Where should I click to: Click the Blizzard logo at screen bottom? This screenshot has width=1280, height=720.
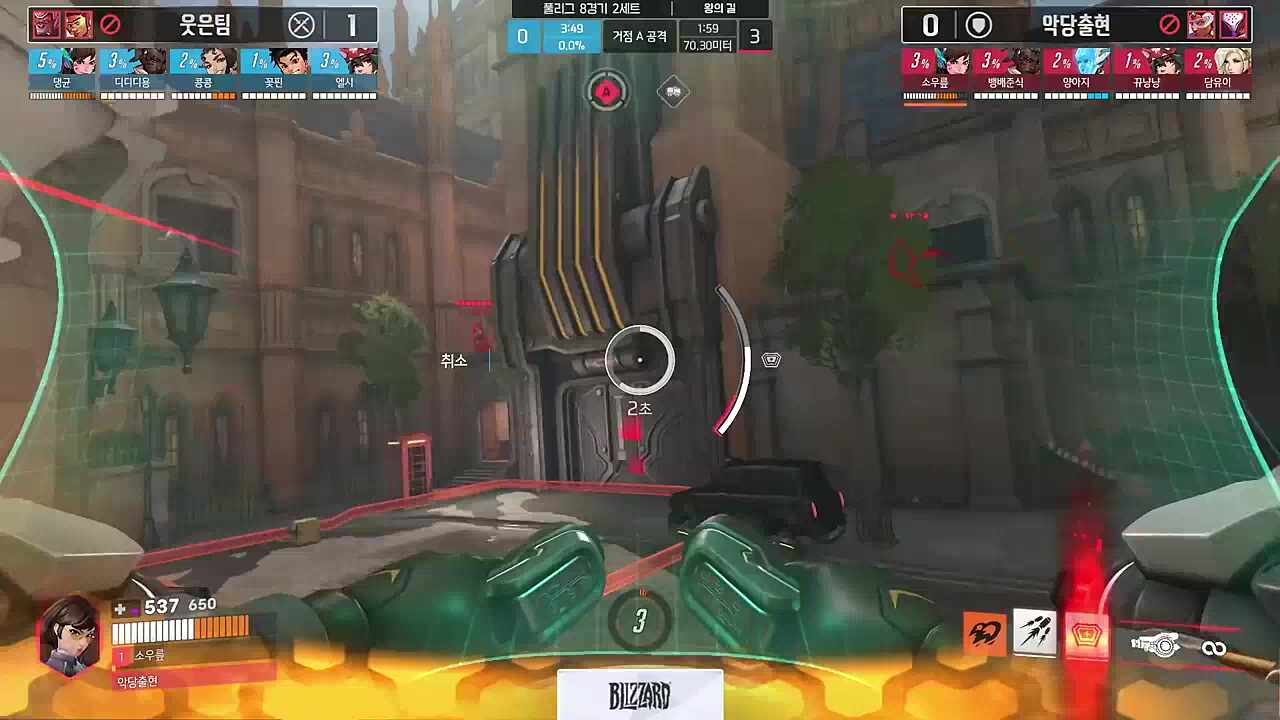tap(640, 693)
